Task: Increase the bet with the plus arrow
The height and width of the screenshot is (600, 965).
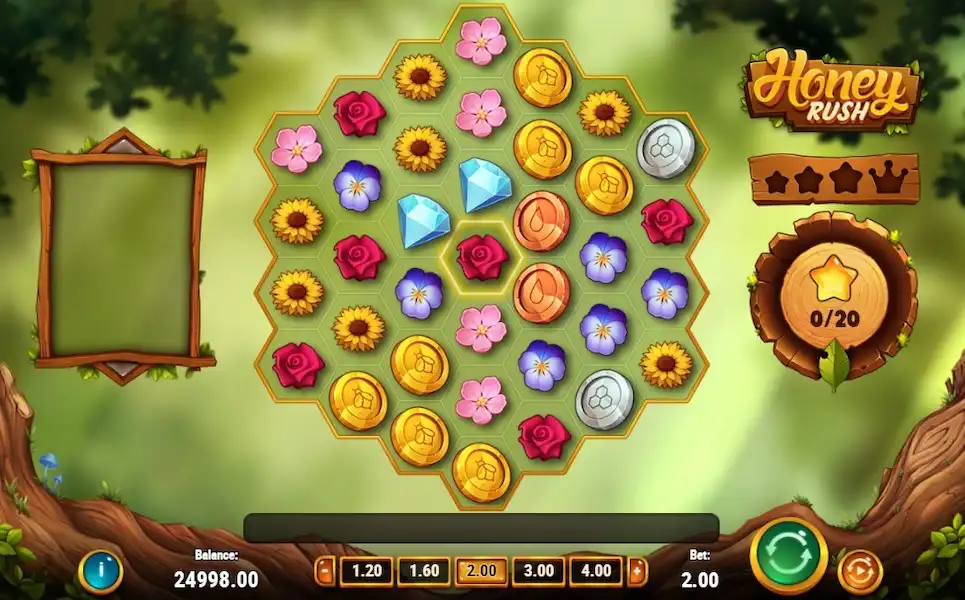Action: pos(637,571)
